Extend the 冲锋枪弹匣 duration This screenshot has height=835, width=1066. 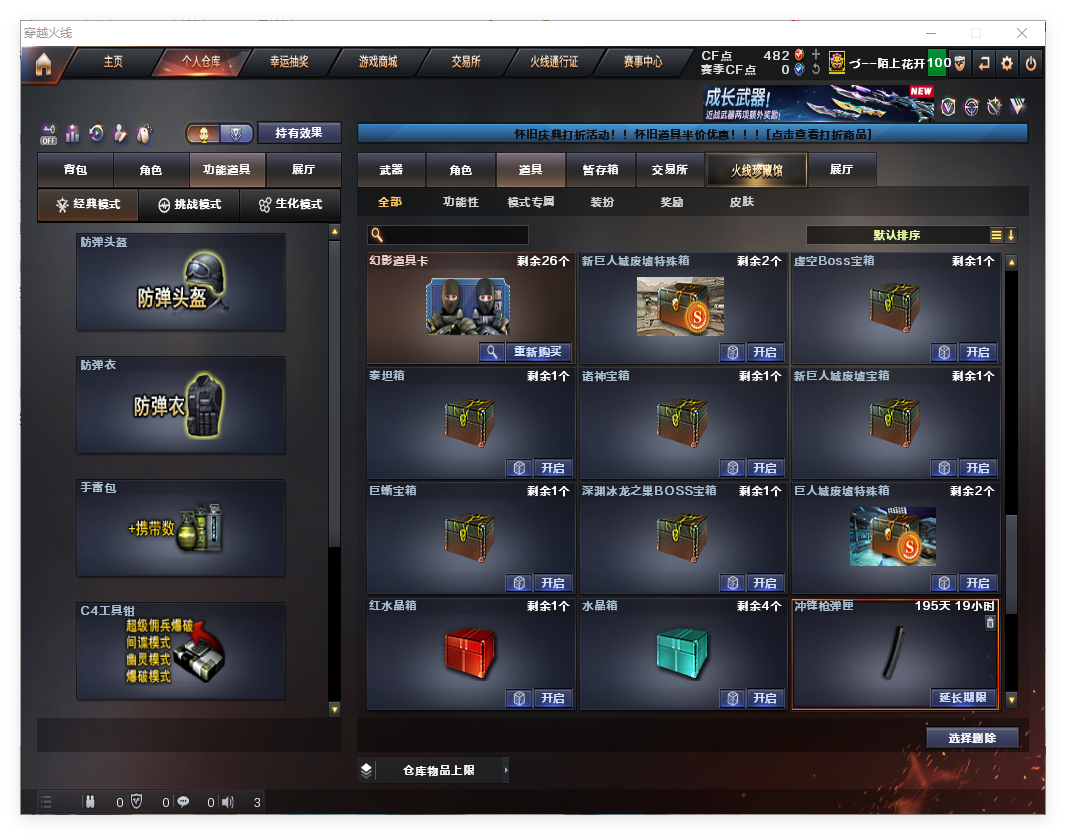pyautogui.click(x=963, y=698)
